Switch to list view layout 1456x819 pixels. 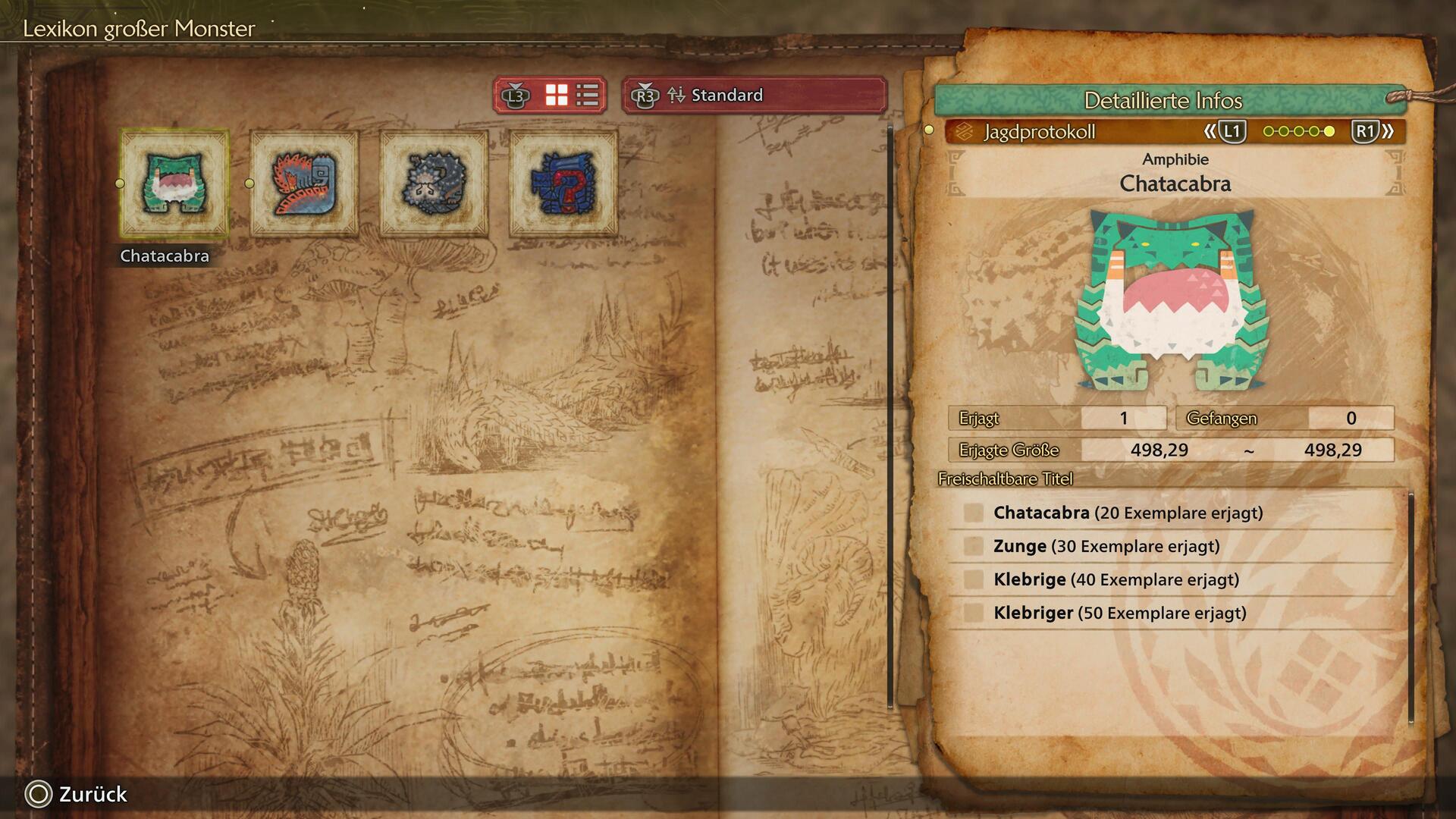[588, 96]
